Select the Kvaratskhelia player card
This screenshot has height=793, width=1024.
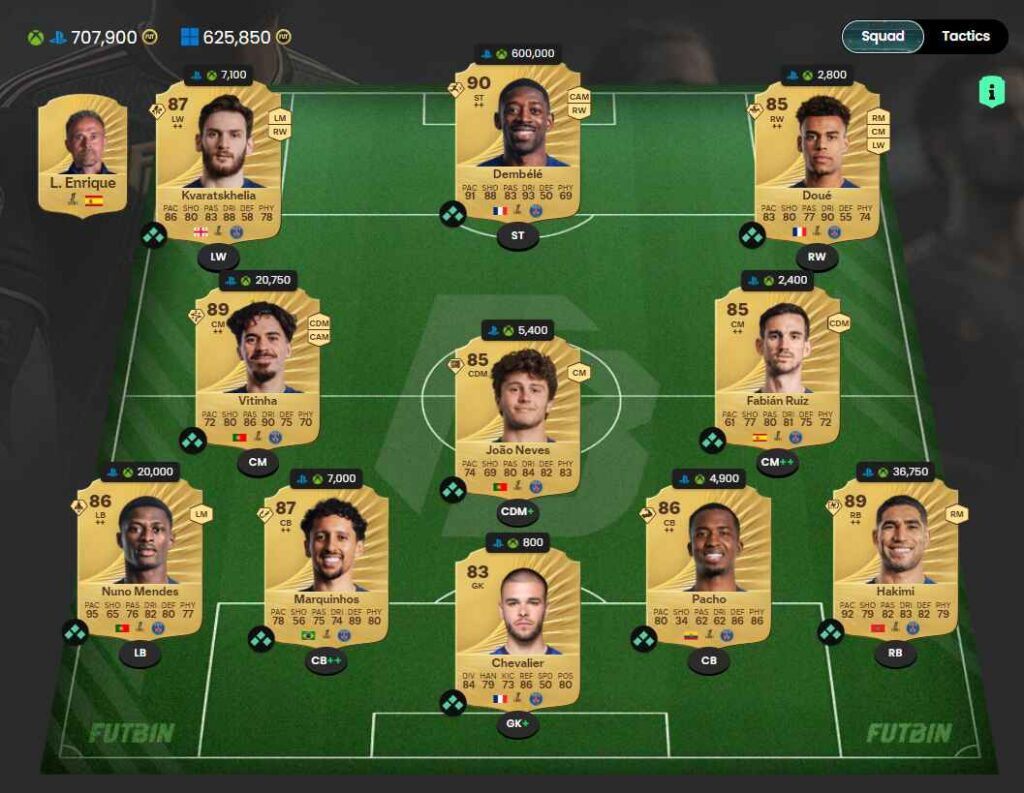coord(218,160)
